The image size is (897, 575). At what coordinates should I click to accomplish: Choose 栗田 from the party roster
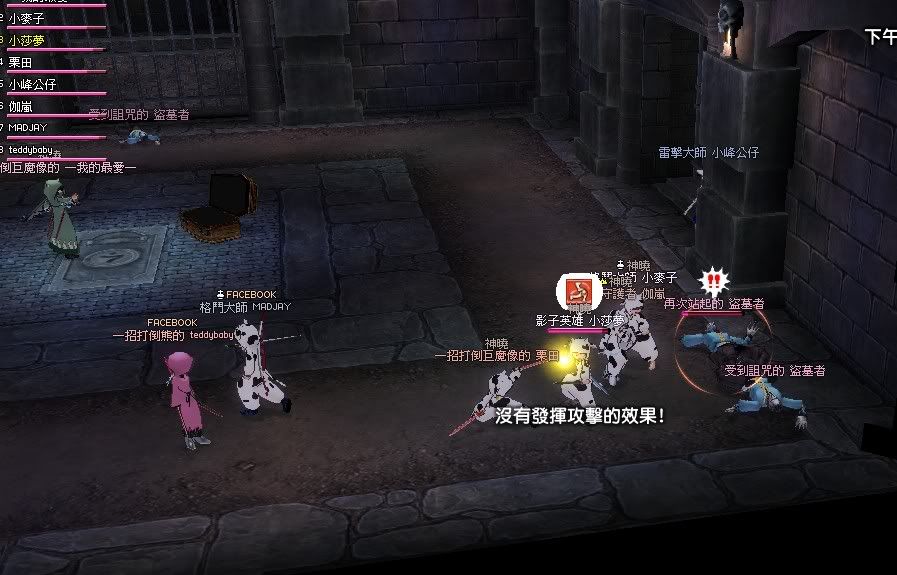click(x=21, y=62)
